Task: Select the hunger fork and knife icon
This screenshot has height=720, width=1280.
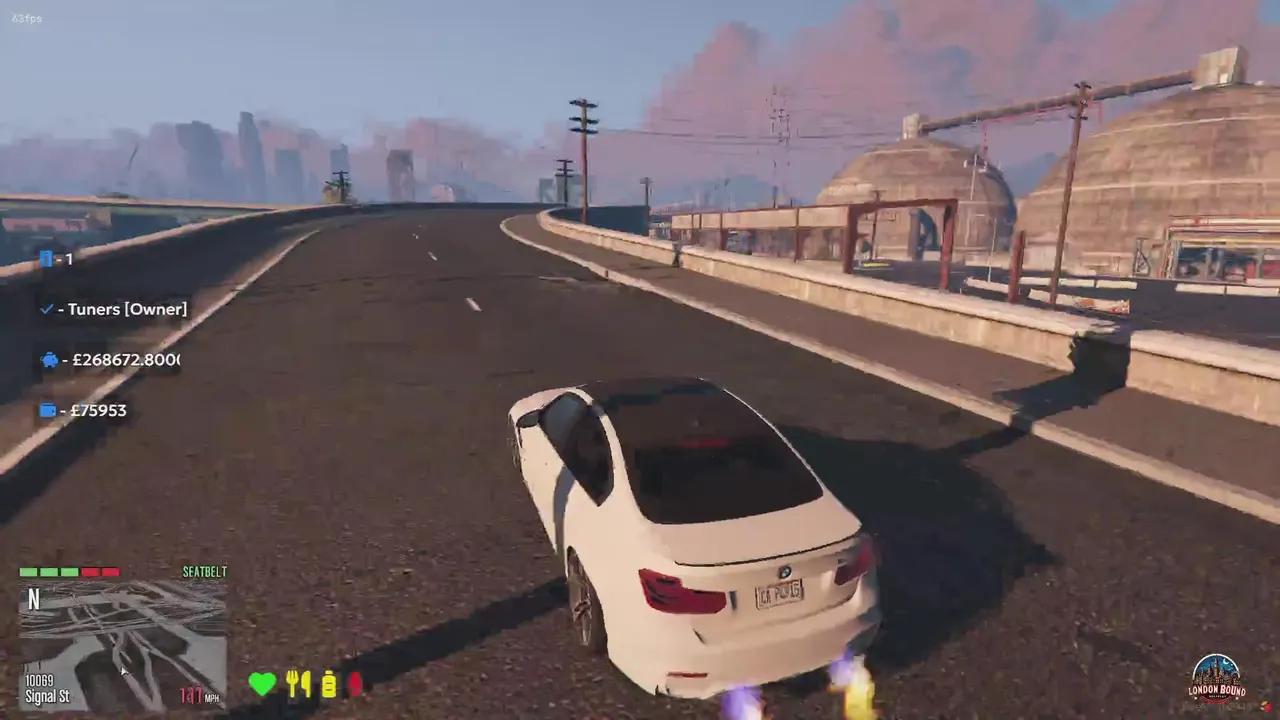Action: (297, 684)
